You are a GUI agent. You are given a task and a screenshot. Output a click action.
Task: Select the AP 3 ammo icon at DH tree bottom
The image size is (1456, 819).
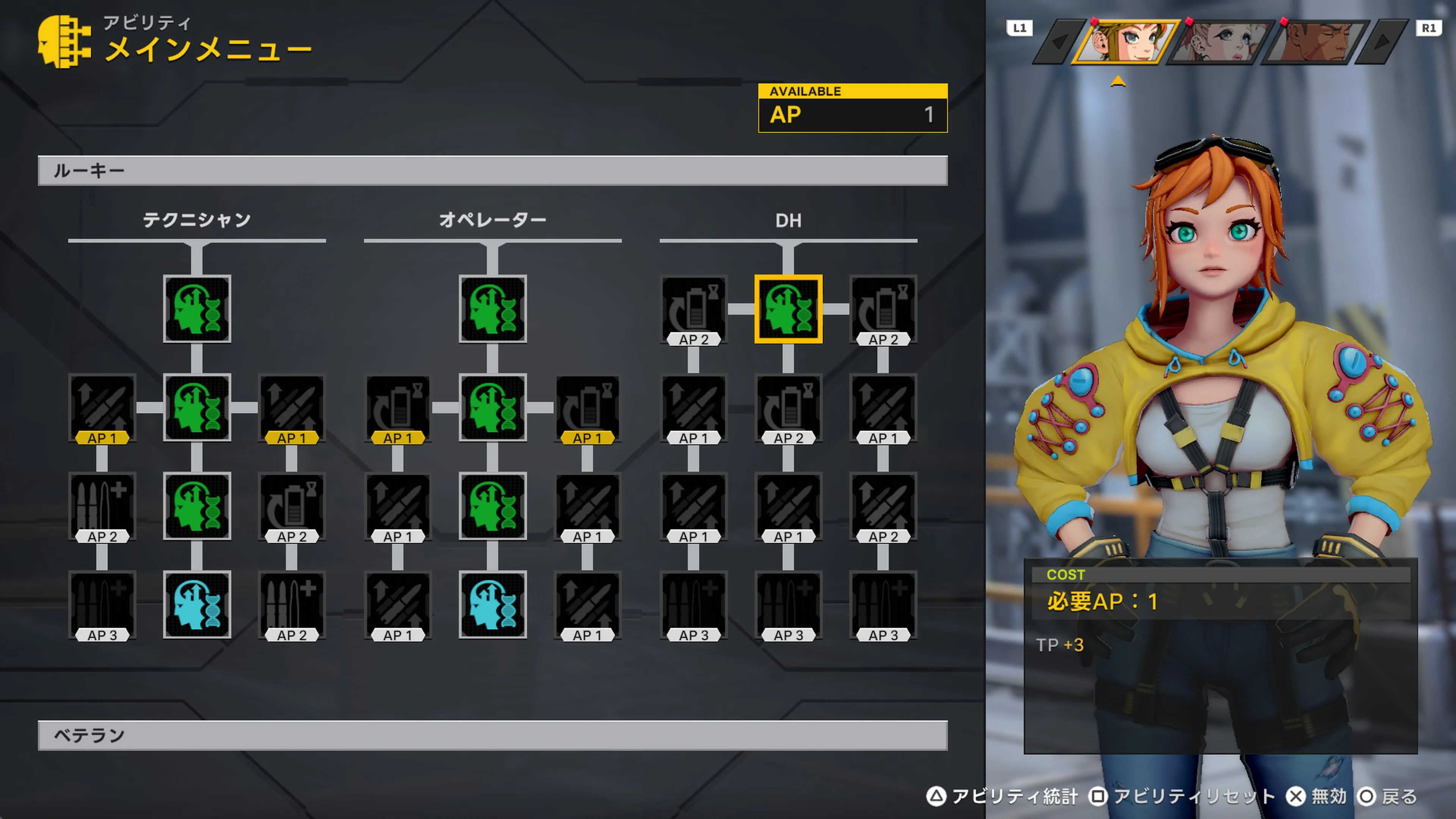click(788, 606)
